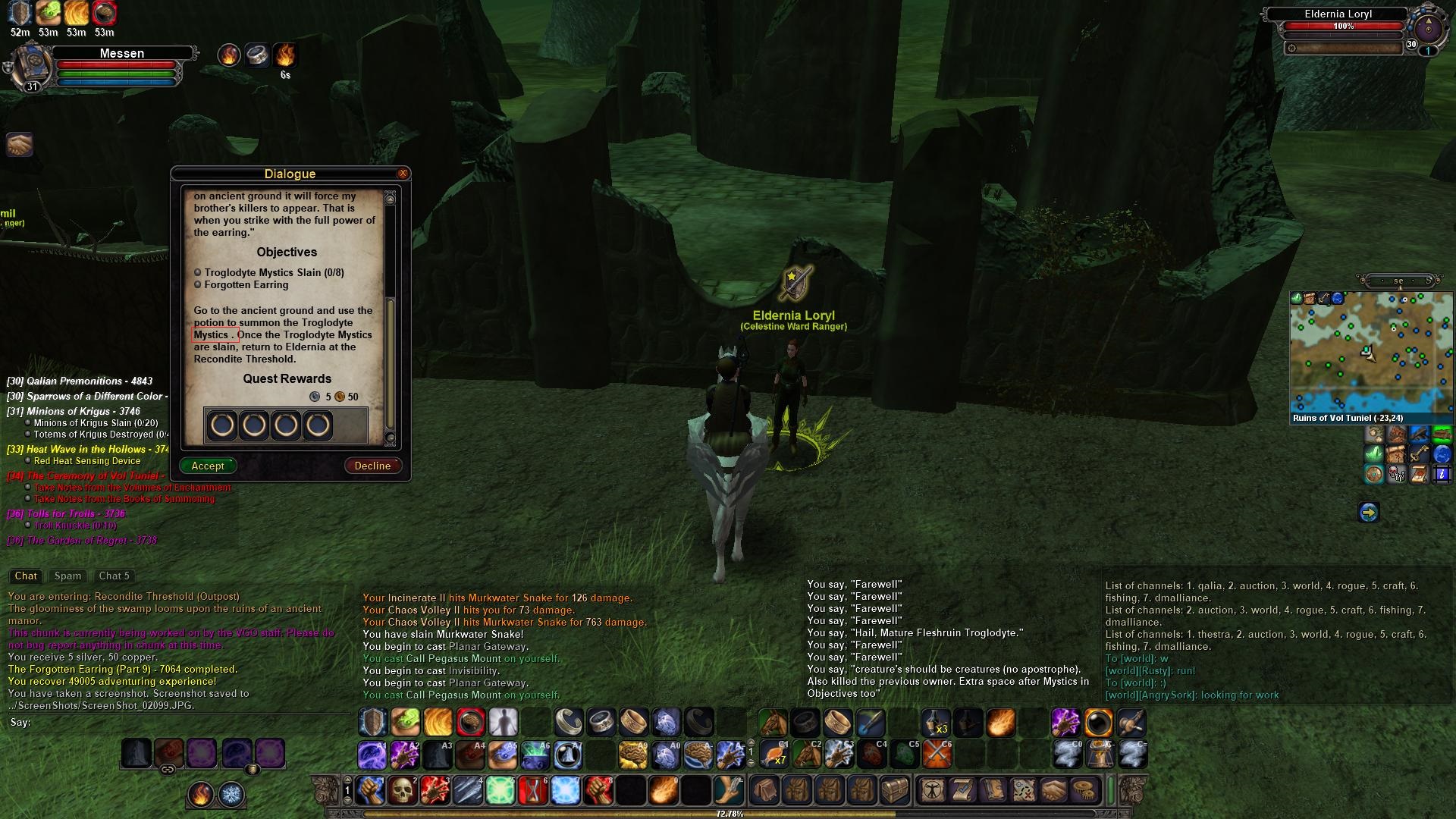Use the horse mount icon on hotbar
Screen dimensions: 1456x819
773,723
